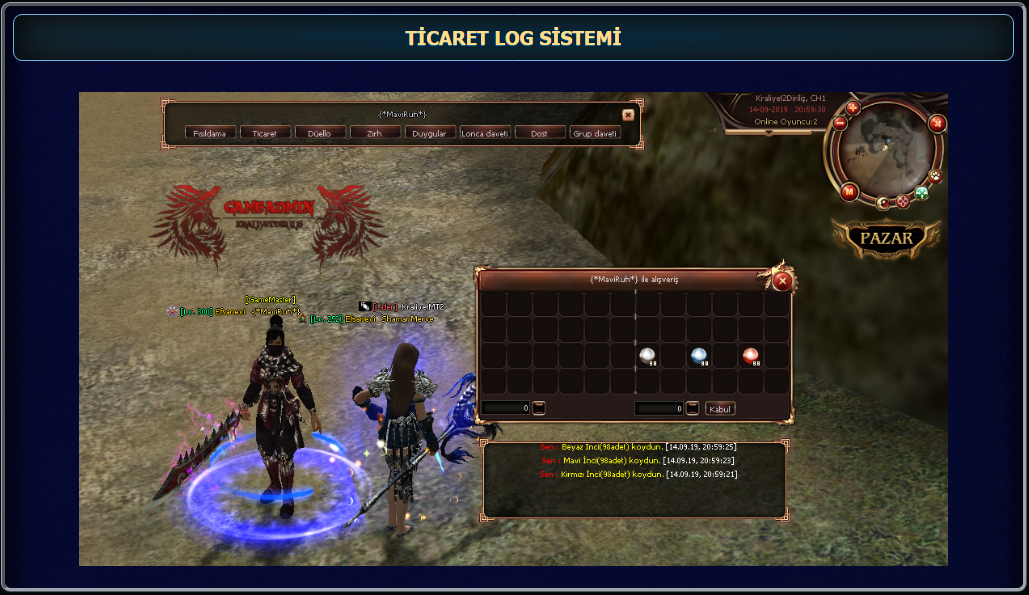Open the Duygular emotes button

[430, 133]
